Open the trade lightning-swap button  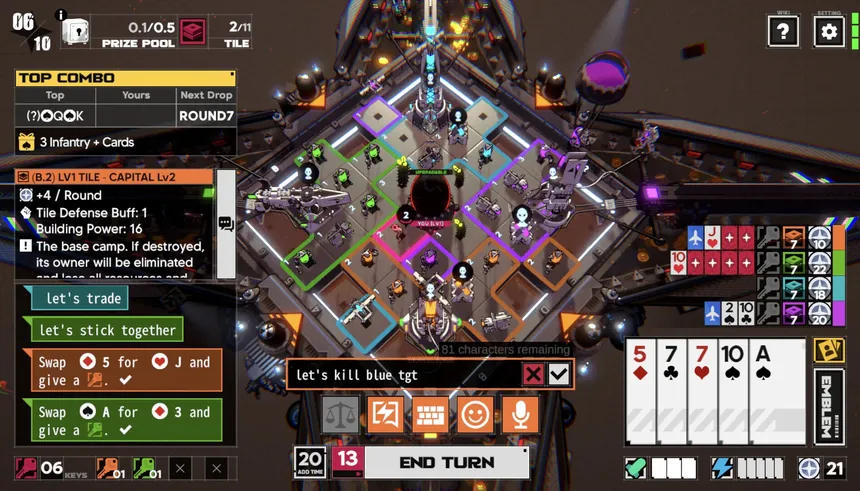tap(385, 414)
